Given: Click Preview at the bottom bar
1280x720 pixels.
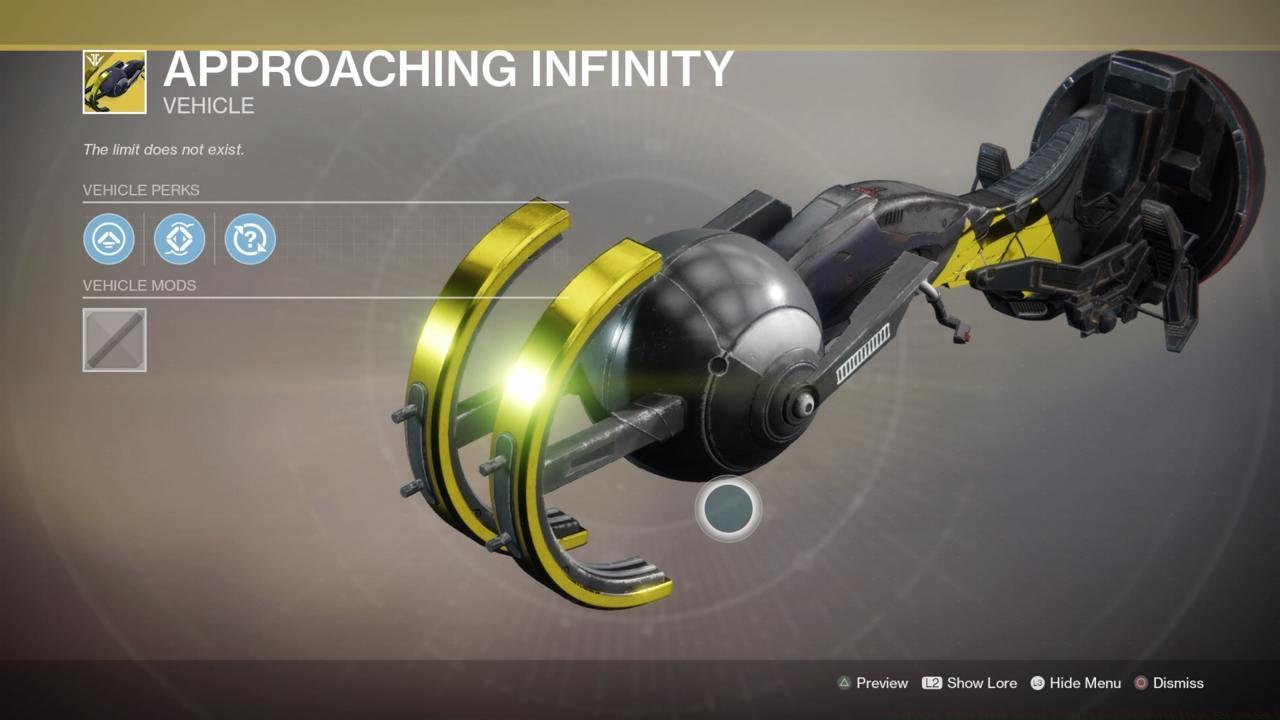Looking at the screenshot, I should (882, 683).
